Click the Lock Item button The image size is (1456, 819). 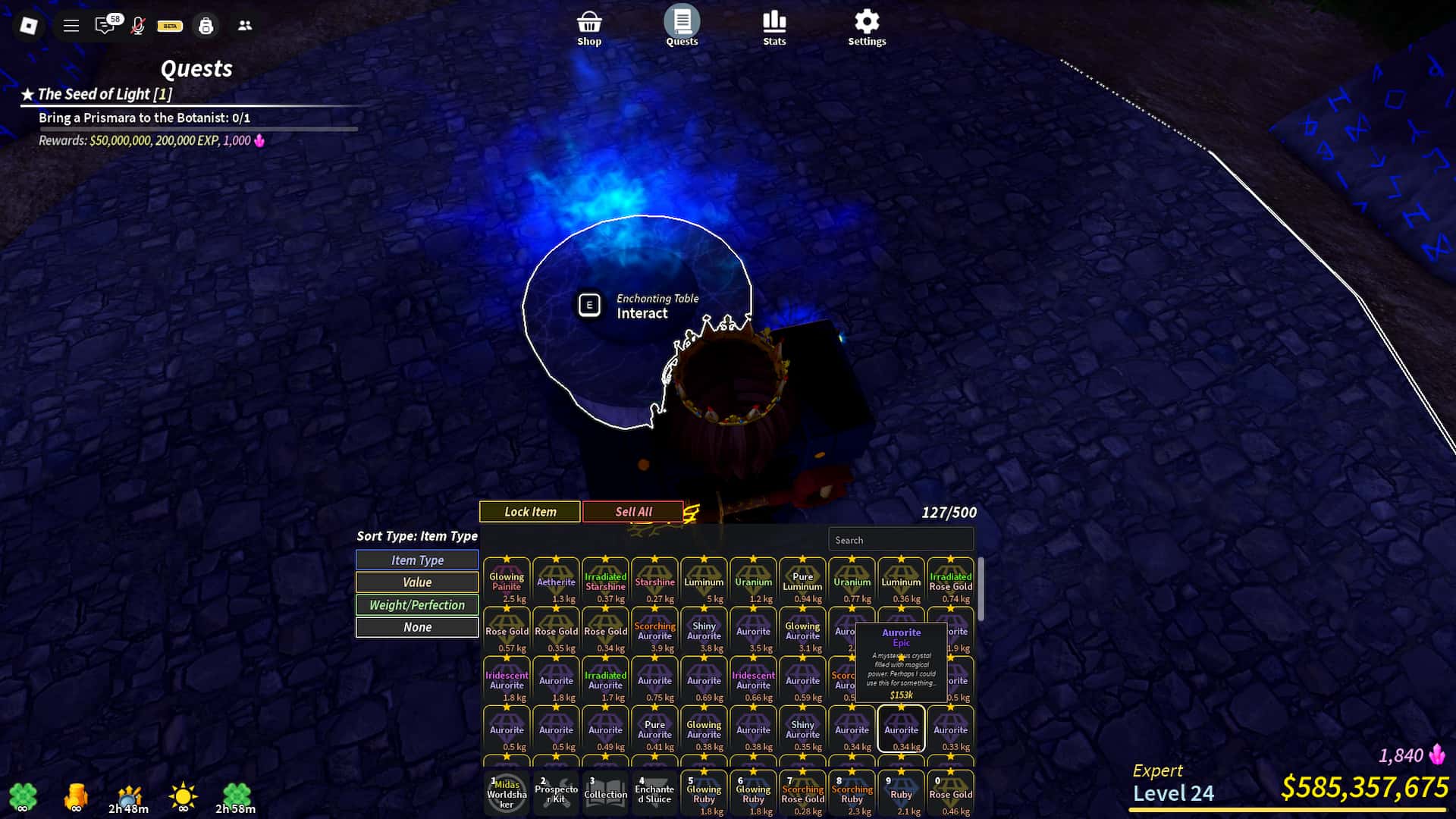(x=530, y=512)
